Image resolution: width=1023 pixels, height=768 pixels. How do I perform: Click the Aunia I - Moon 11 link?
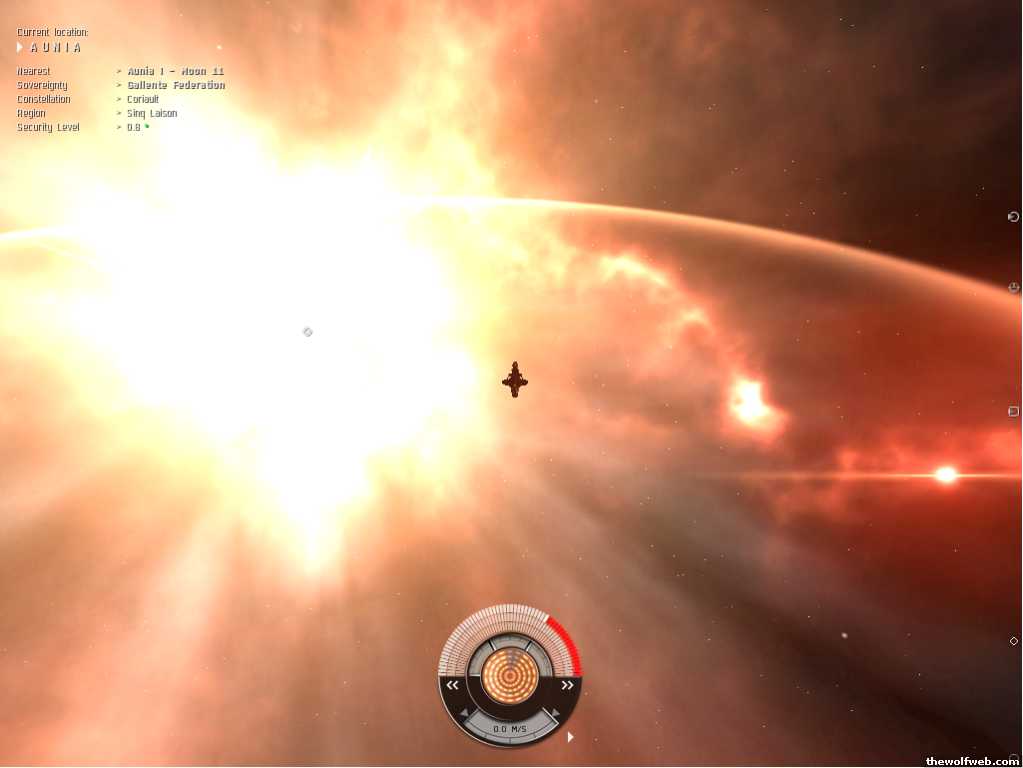pos(175,72)
